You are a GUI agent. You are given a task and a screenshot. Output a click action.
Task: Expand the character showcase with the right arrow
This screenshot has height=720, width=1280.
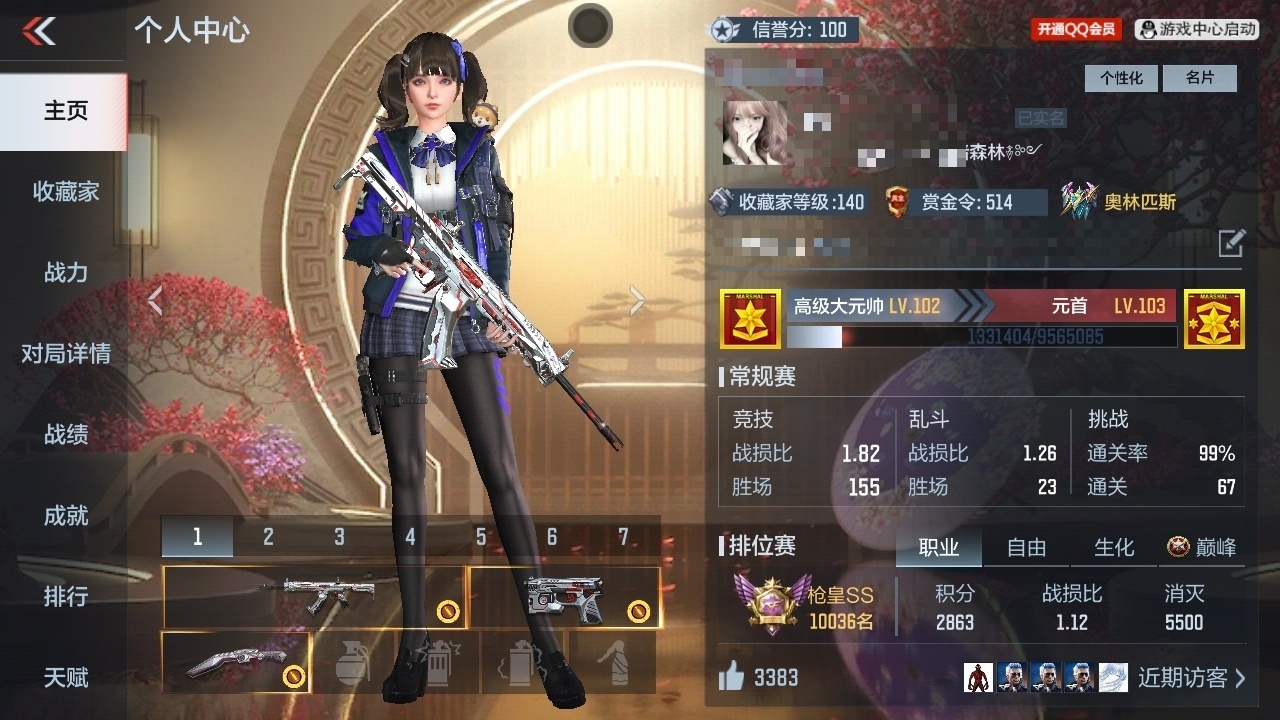pyautogui.click(x=637, y=299)
